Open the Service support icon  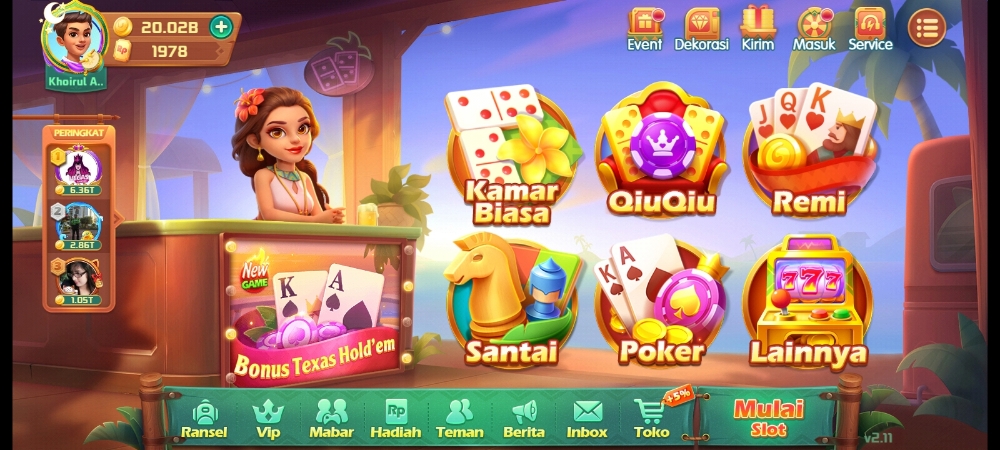870,28
